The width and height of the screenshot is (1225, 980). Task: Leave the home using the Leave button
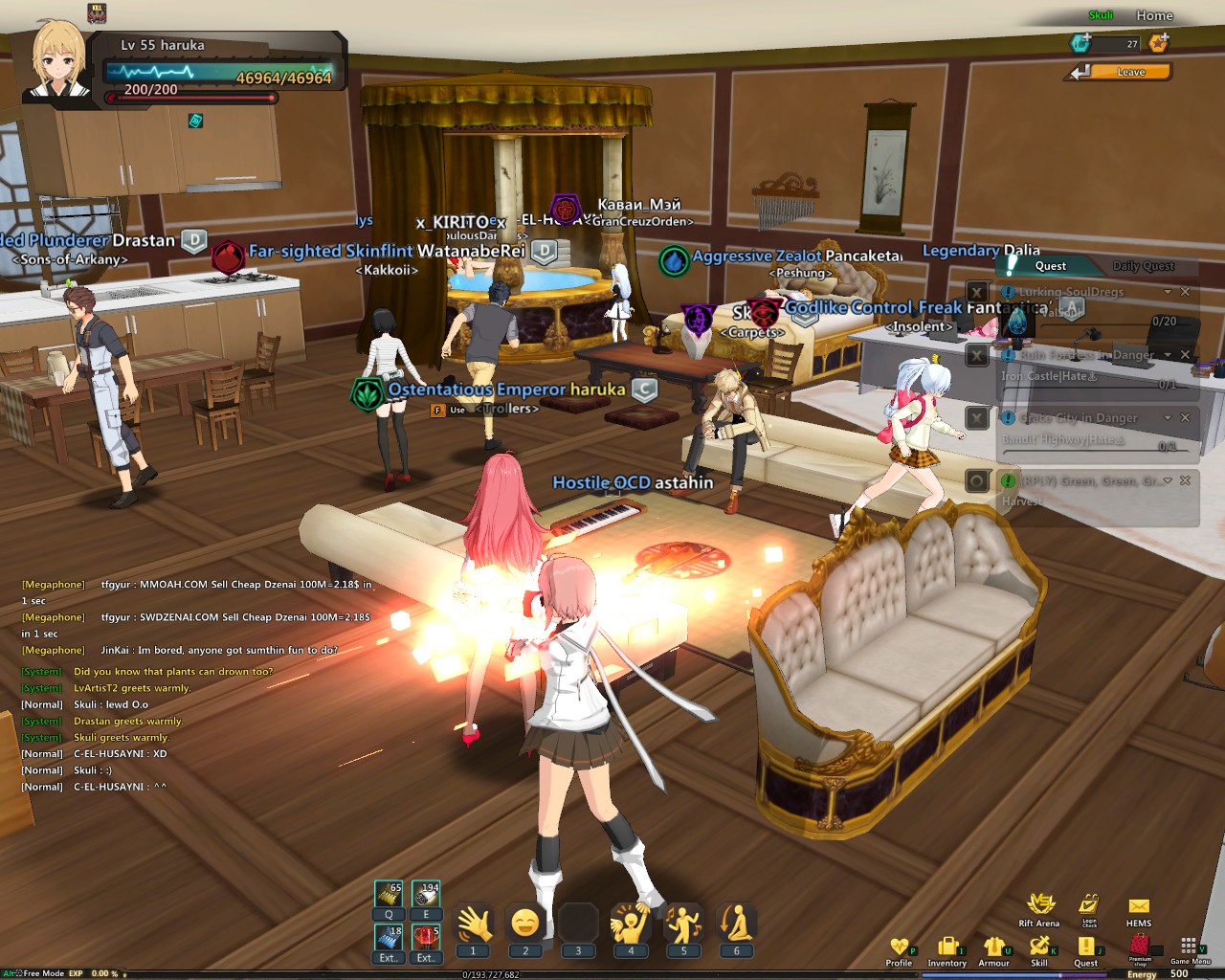(1130, 72)
